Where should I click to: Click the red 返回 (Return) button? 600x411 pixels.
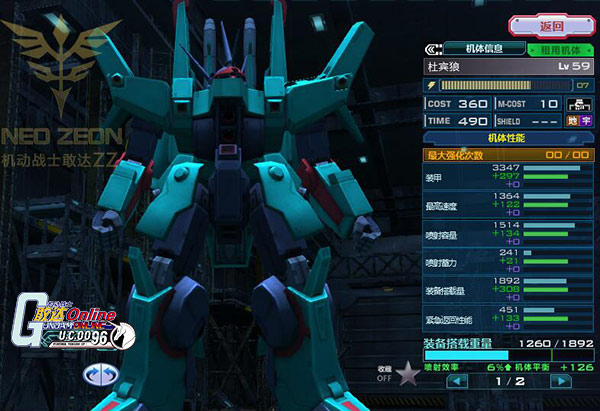(x=550, y=25)
